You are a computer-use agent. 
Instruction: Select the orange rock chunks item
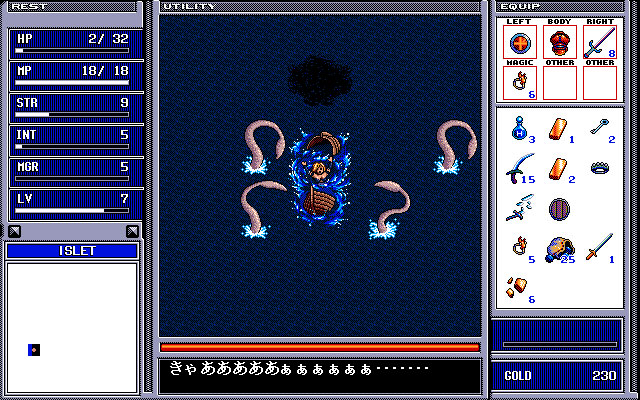pyautogui.click(x=516, y=286)
